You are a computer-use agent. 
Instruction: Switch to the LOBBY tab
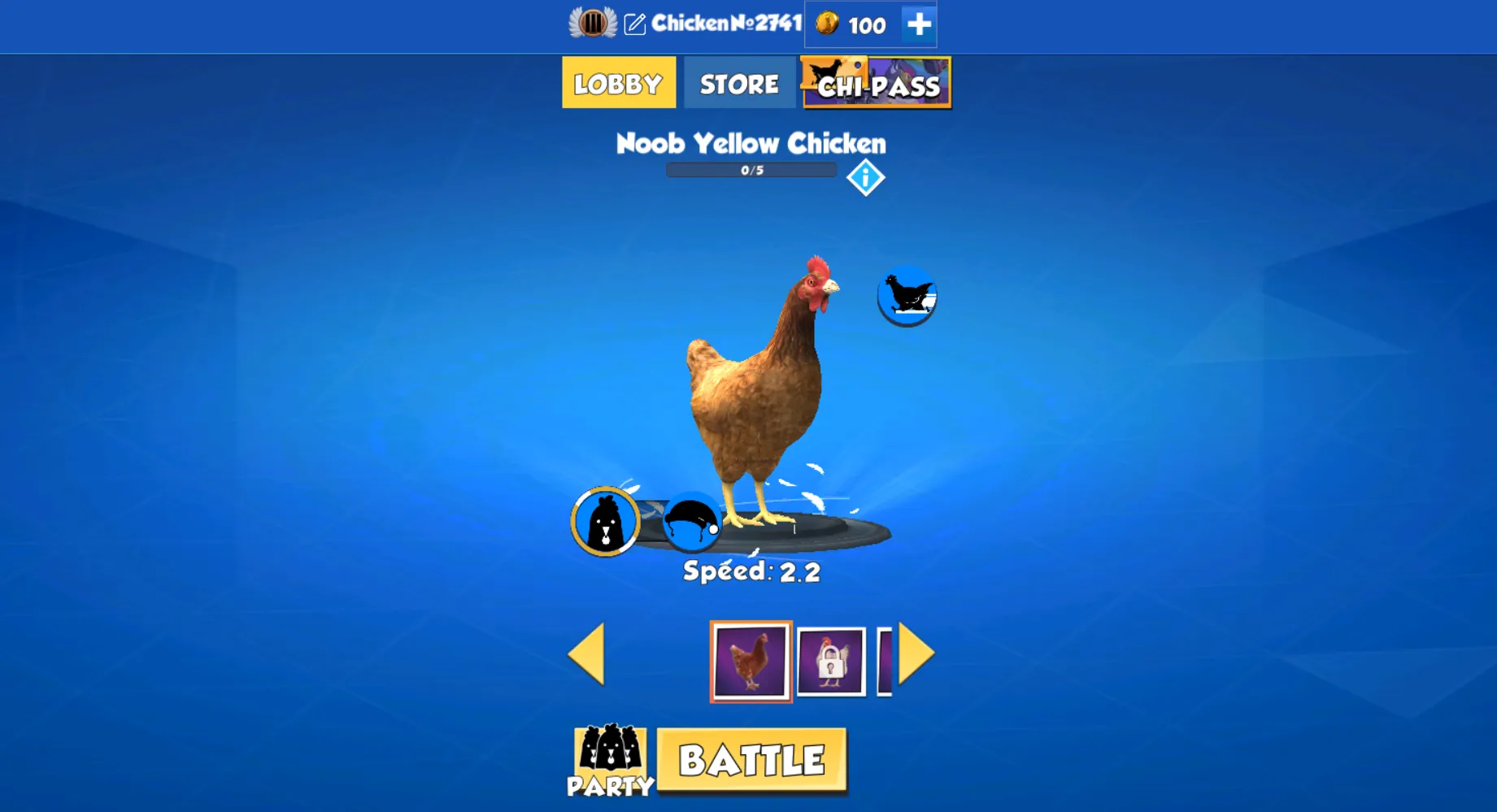(618, 82)
